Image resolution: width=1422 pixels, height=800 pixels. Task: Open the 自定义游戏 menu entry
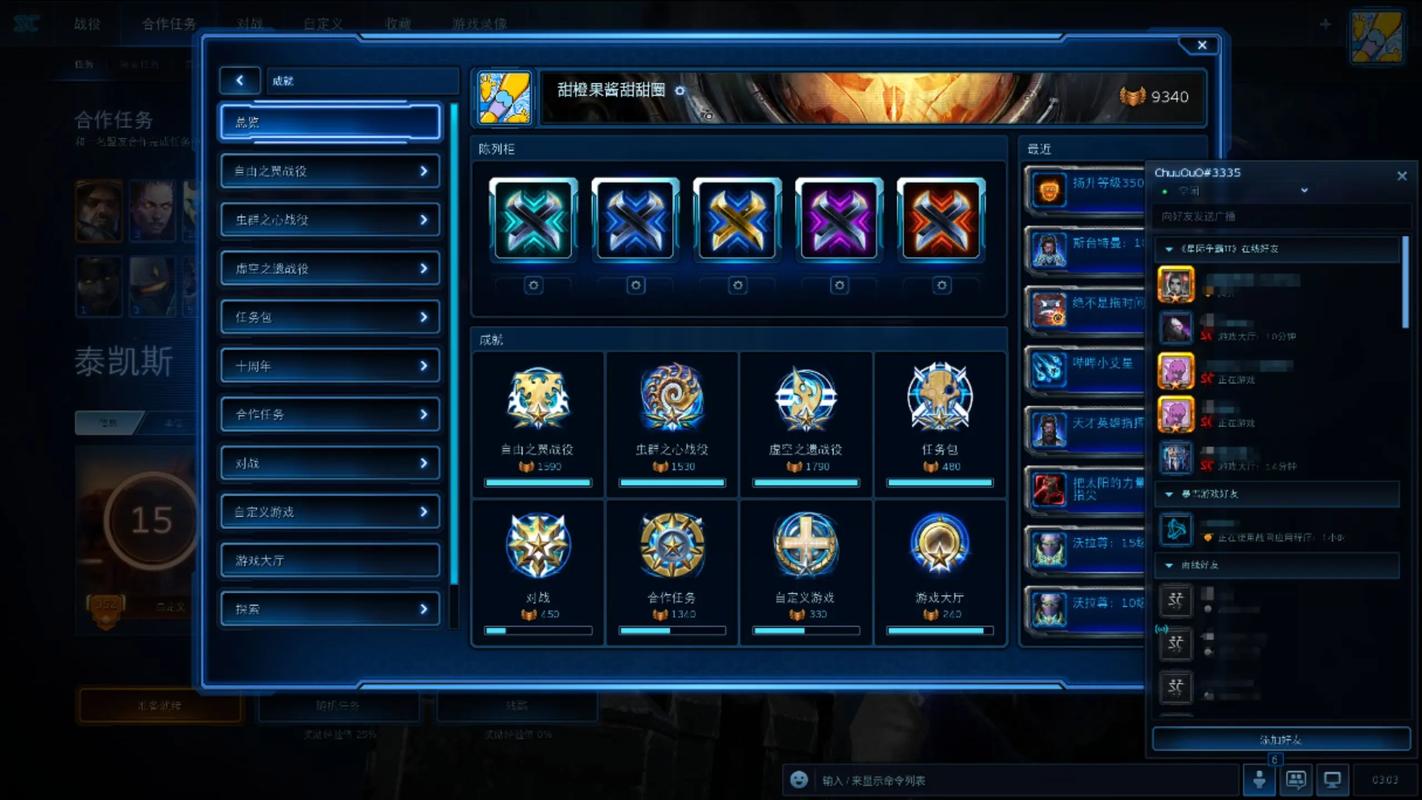coord(330,512)
